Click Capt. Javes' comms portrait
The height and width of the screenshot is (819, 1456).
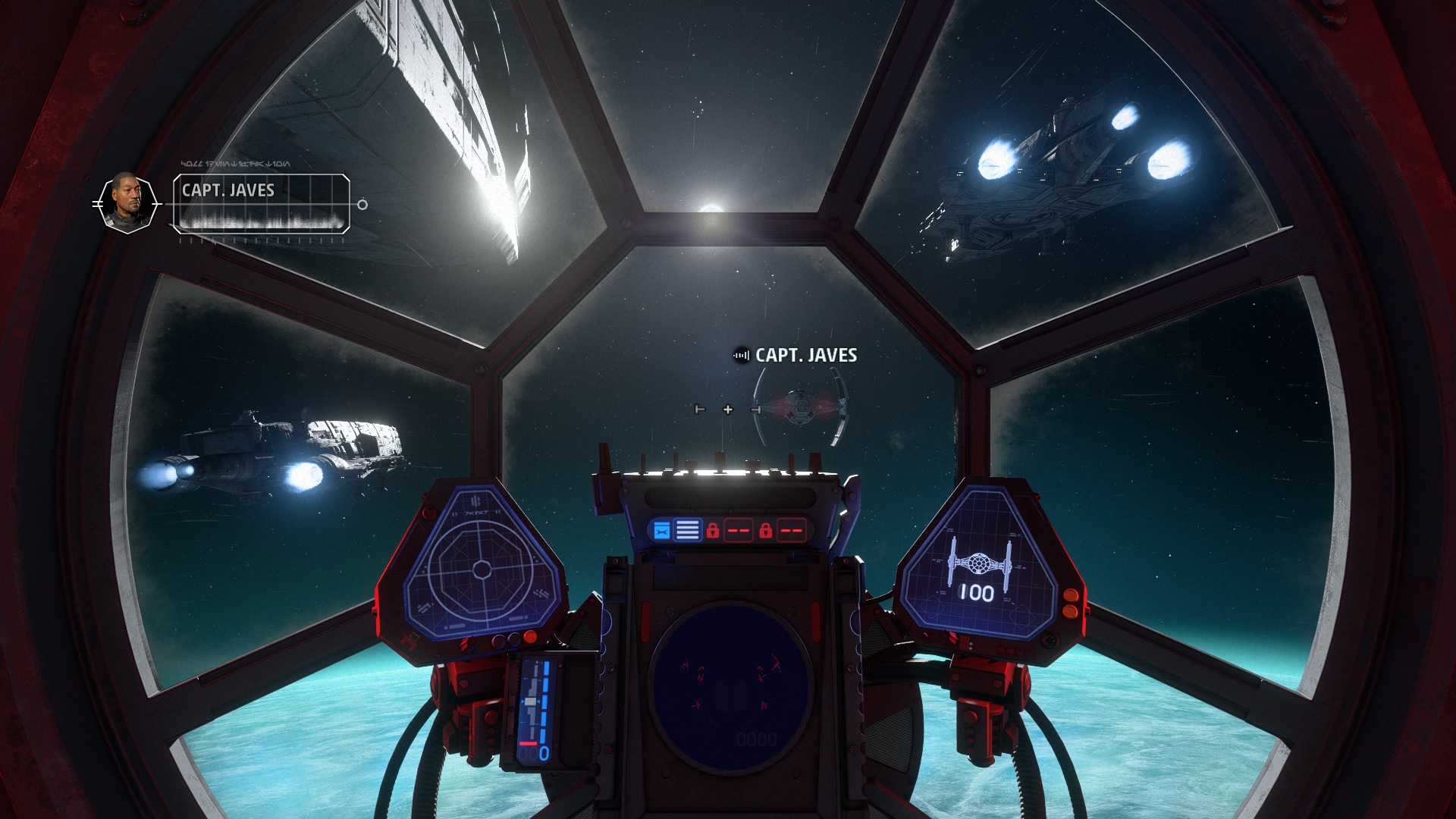tap(127, 203)
